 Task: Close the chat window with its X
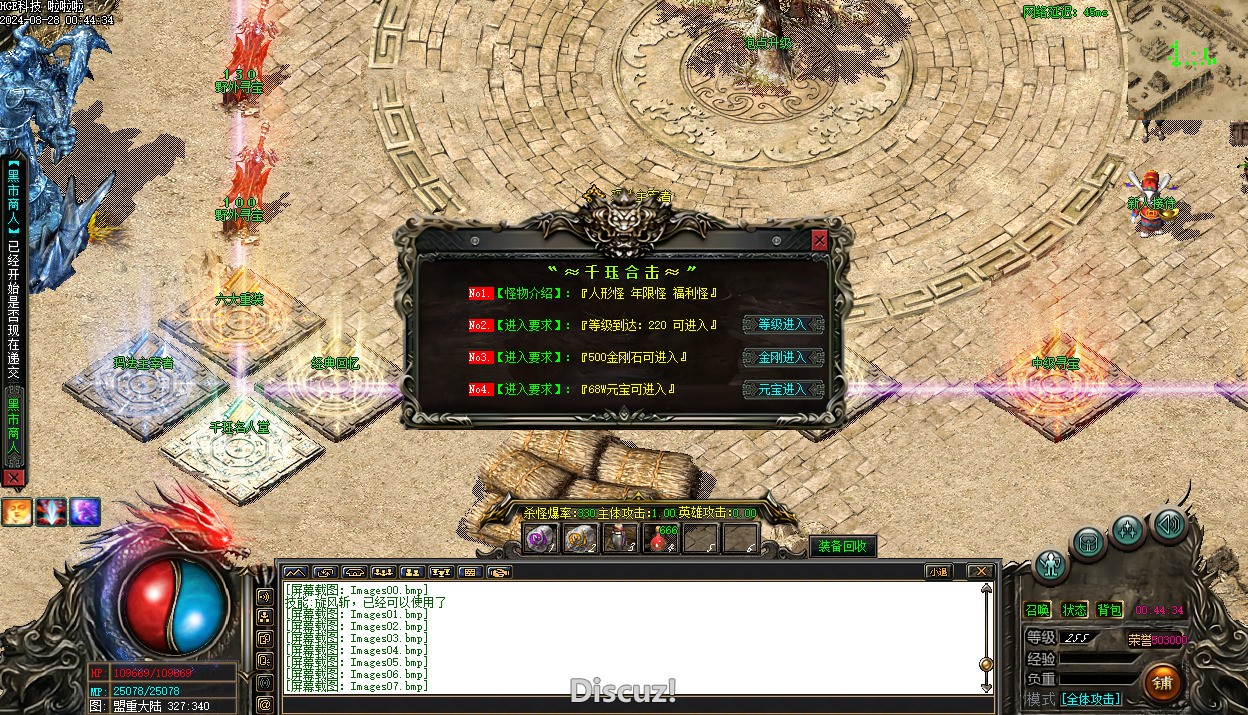point(981,572)
